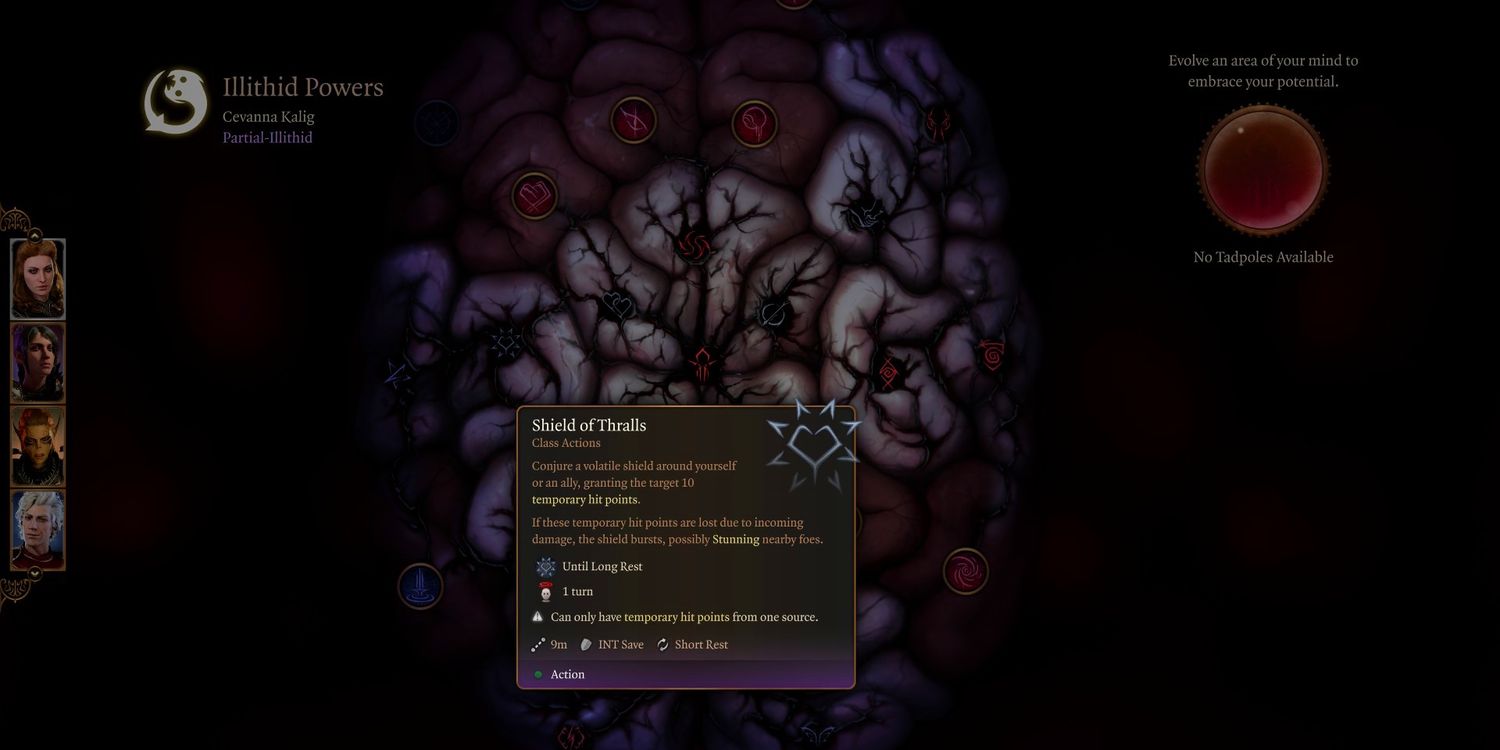
Task: Click the red tadpole orb slot
Action: (1263, 170)
